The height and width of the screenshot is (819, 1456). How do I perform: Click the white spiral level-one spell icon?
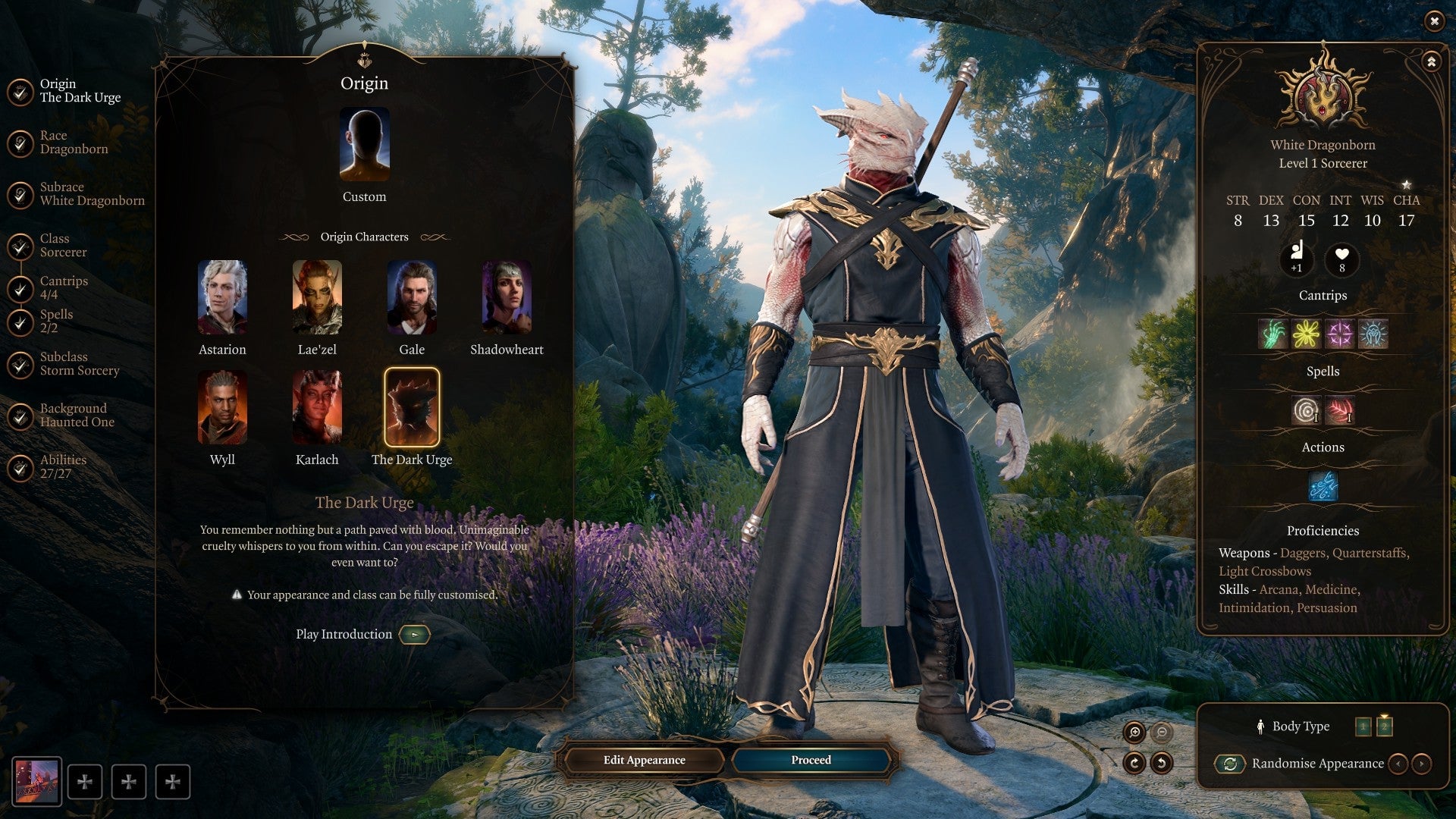[x=1306, y=411]
